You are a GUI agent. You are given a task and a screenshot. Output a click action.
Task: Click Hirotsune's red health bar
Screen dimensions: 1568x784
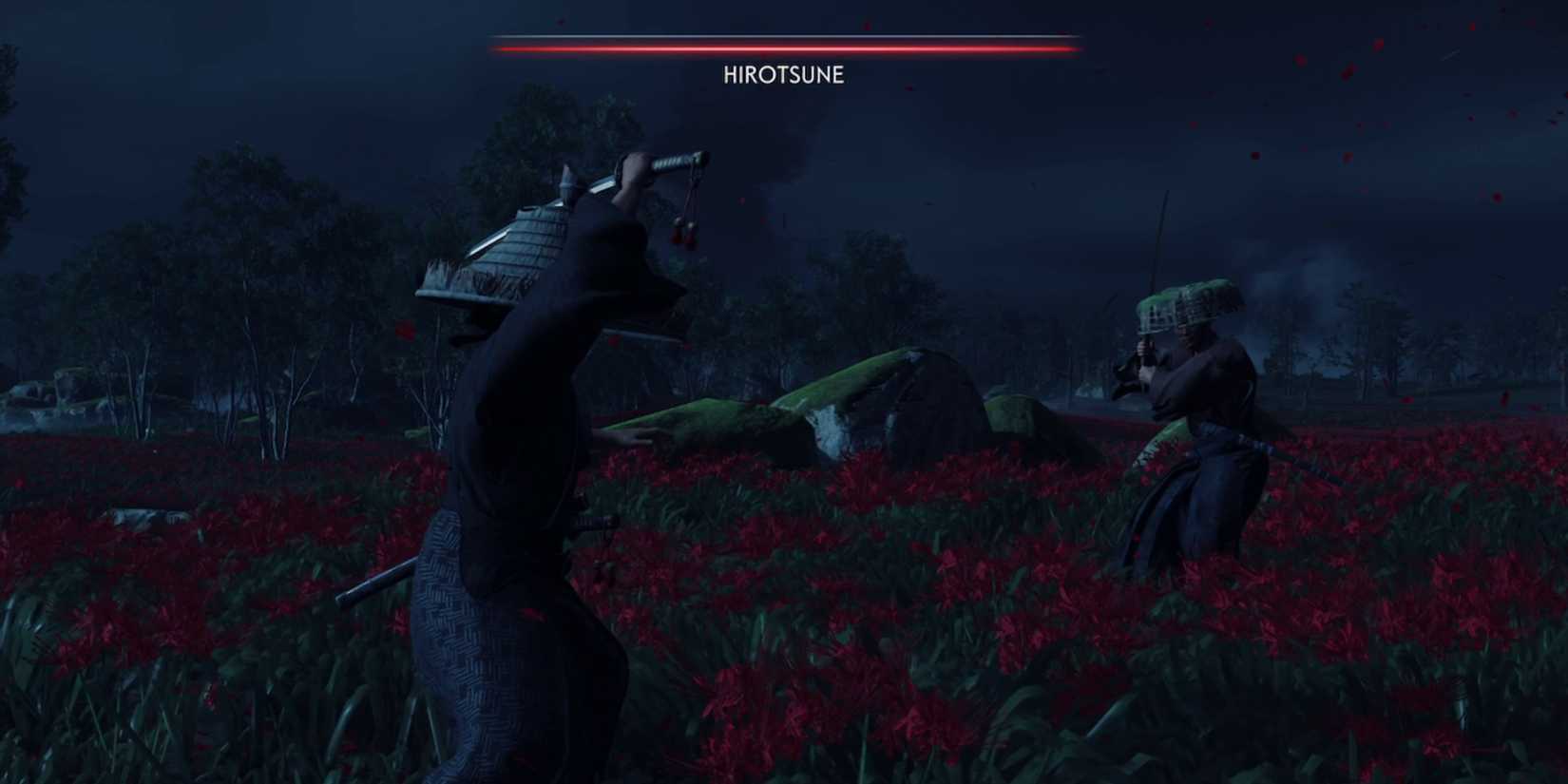(782, 42)
